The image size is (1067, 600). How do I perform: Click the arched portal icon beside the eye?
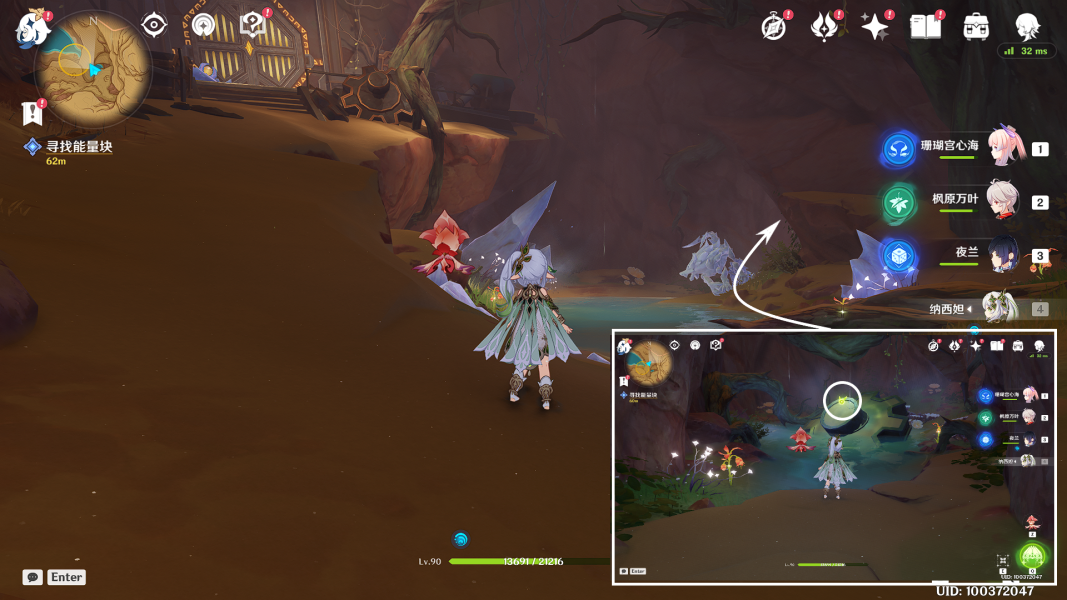[204, 25]
